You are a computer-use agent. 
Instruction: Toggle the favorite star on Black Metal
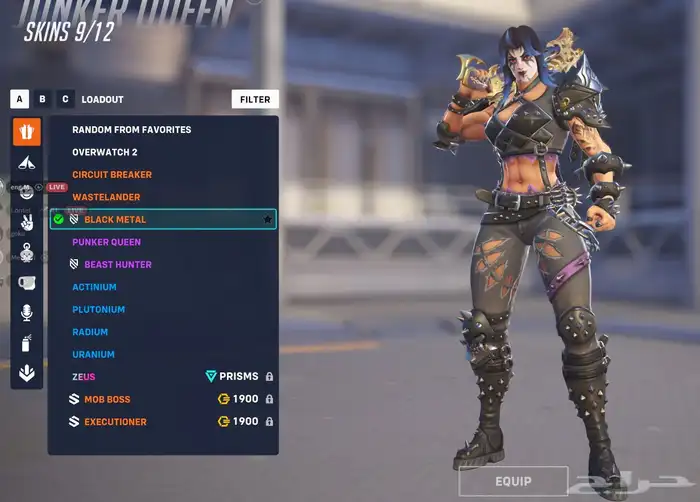click(267, 219)
